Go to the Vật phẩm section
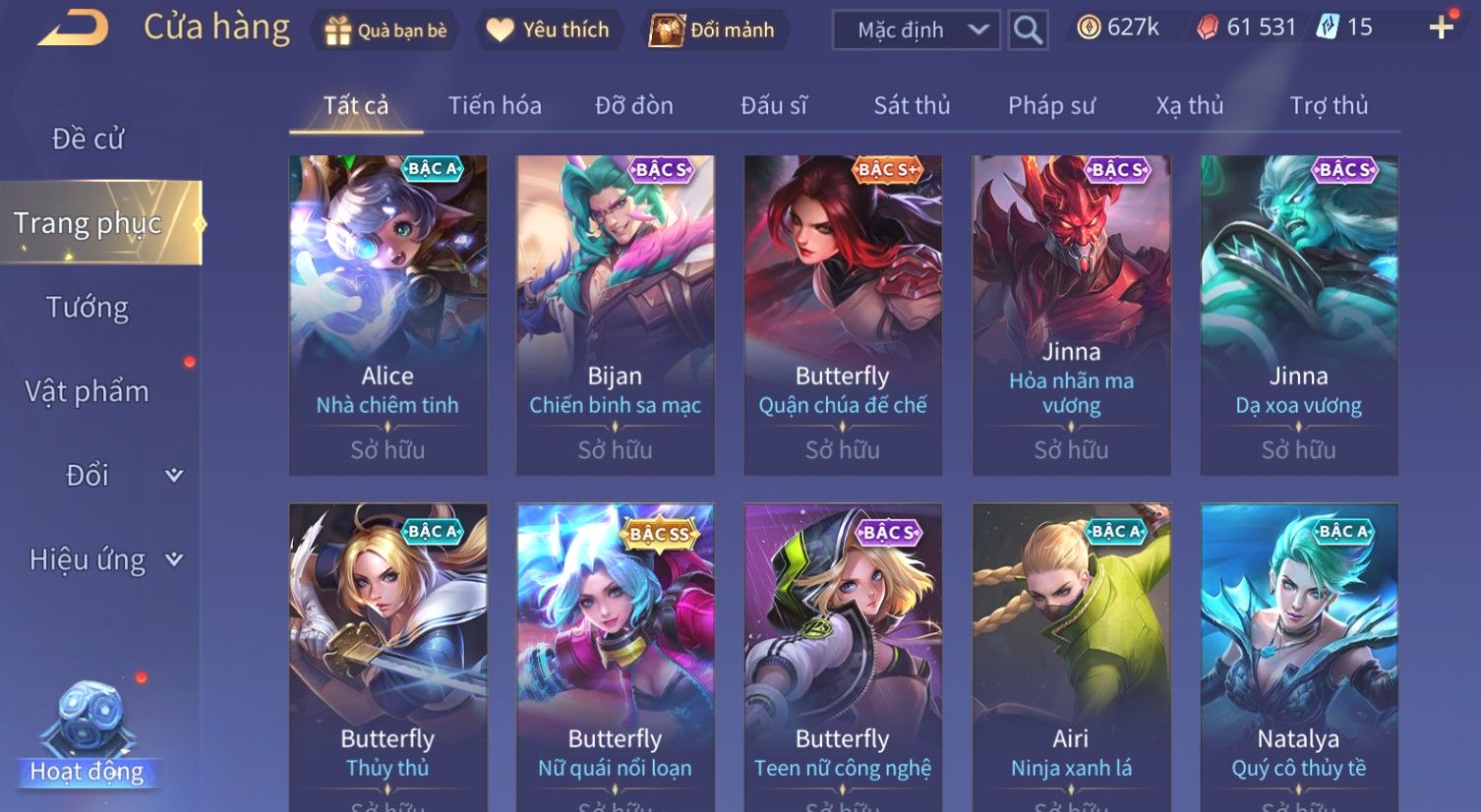Viewport: 1481px width, 812px height. 88,391
